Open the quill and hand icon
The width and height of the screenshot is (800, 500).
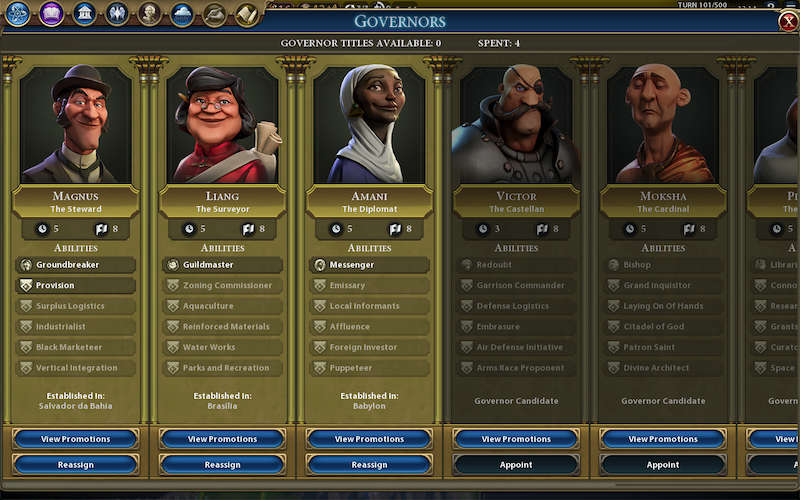coord(215,13)
